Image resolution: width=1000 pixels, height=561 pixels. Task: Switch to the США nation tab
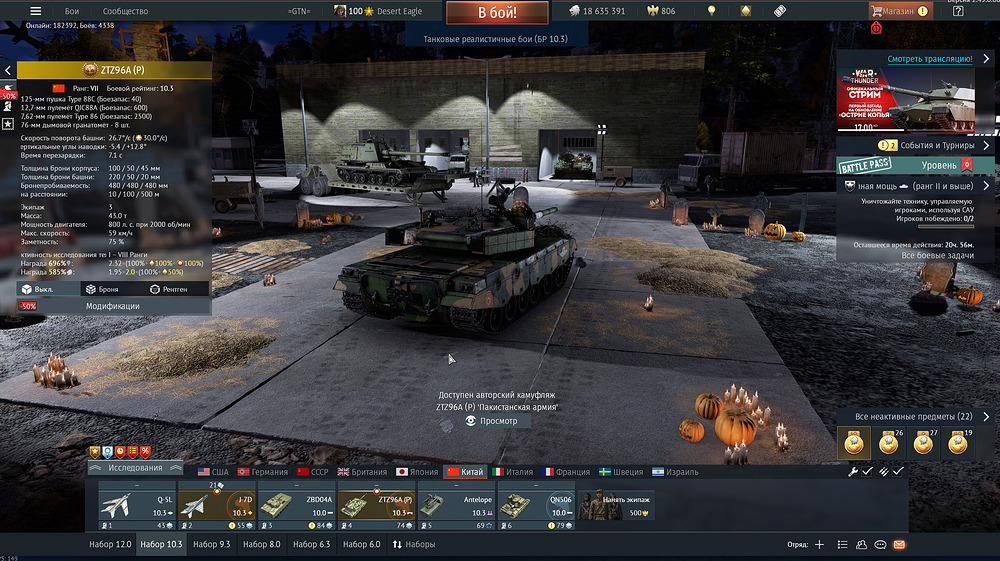pyautogui.click(x=213, y=472)
